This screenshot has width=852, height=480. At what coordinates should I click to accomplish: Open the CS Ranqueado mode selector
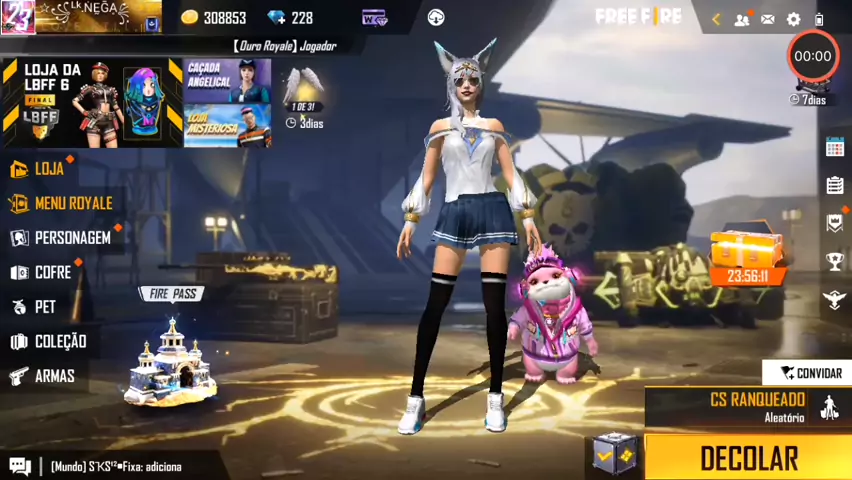[757, 407]
